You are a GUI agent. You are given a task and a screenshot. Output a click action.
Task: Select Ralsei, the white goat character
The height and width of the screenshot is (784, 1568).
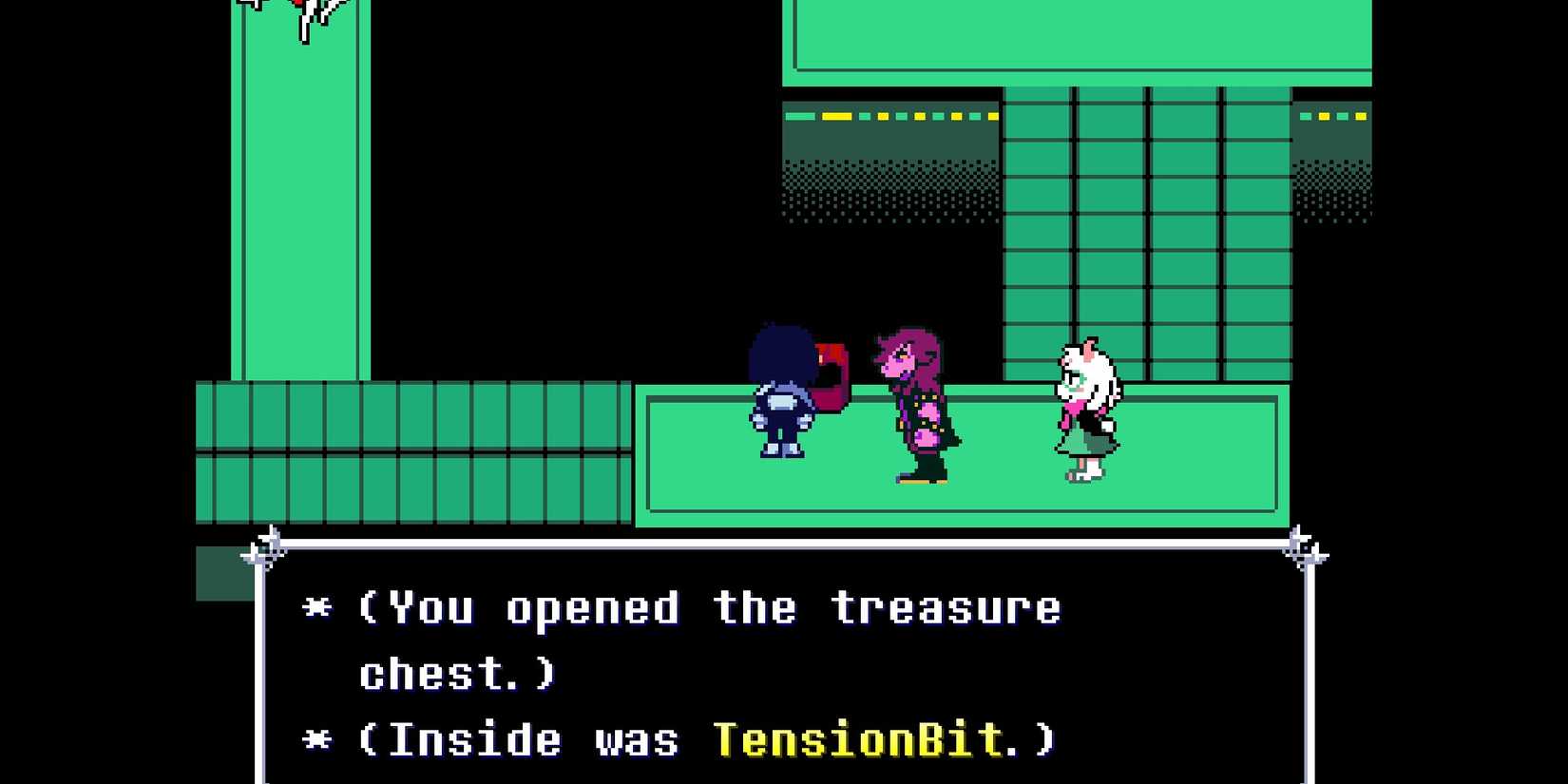1083,409
